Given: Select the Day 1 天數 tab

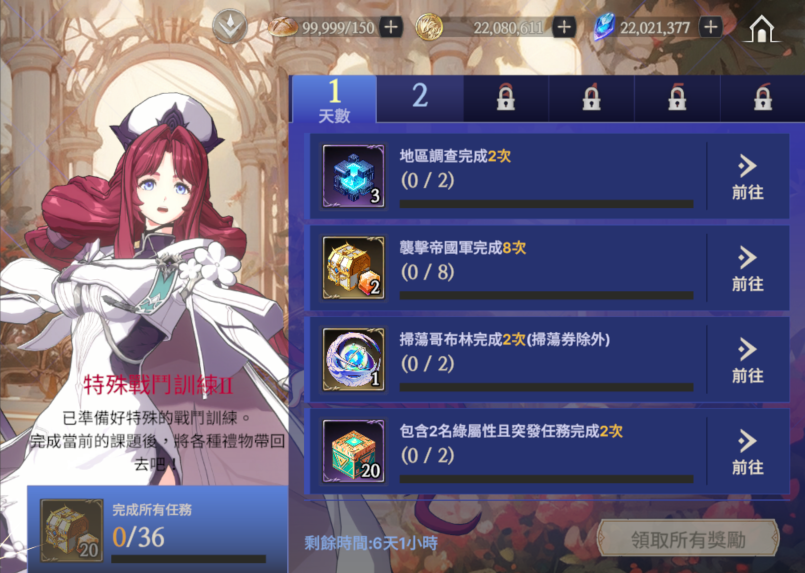Looking at the screenshot, I should coord(334,100).
